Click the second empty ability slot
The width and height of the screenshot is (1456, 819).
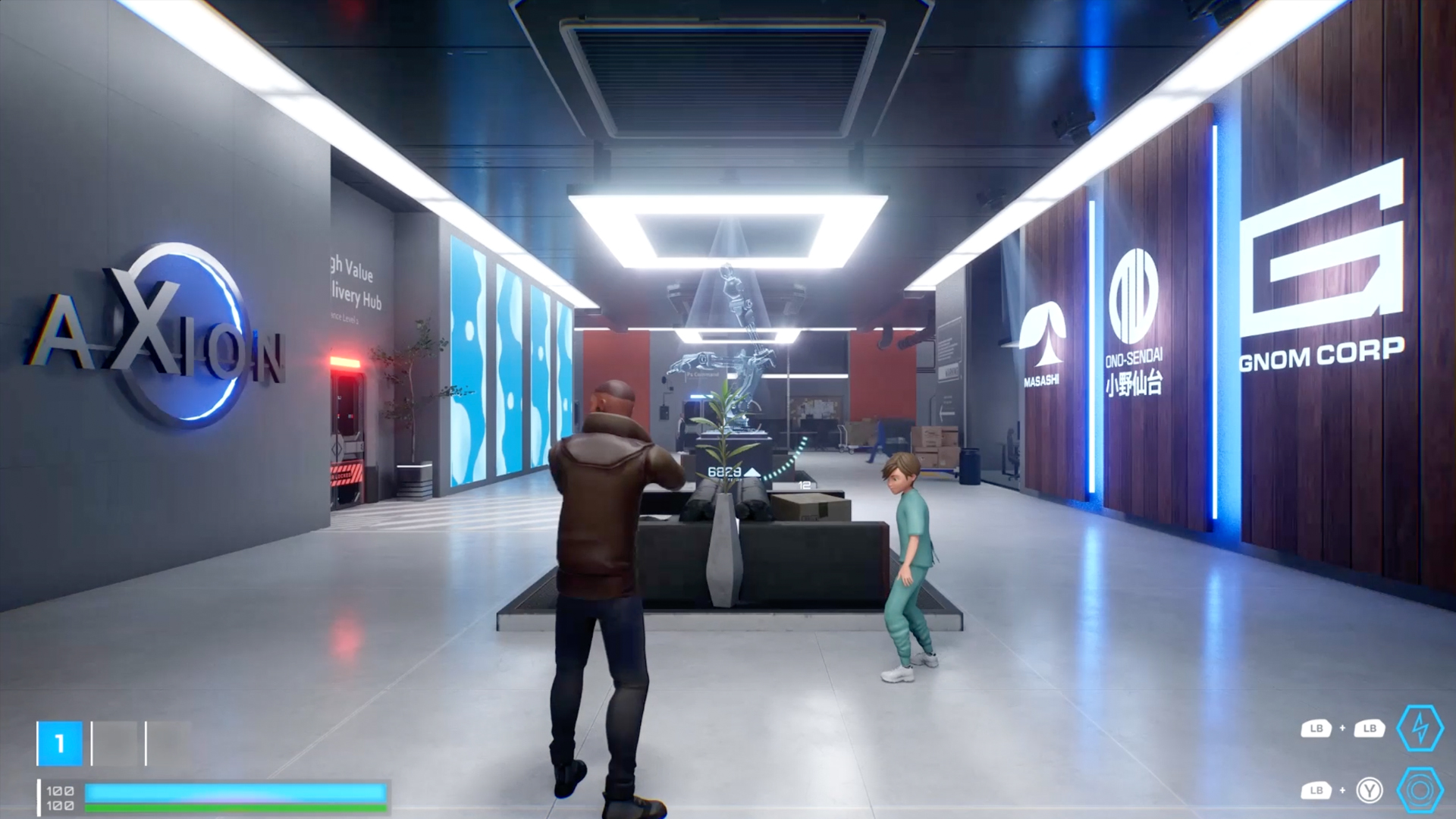click(168, 743)
